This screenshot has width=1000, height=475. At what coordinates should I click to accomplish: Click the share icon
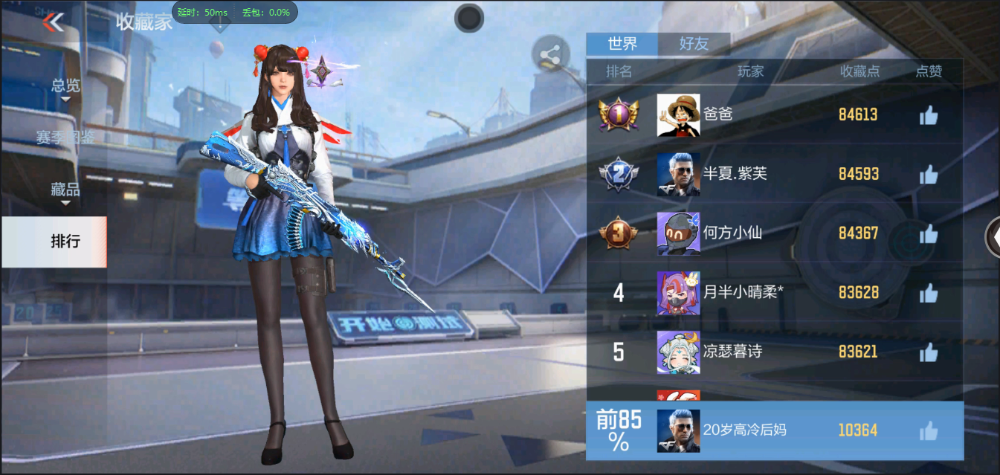click(x=550, y=55)
